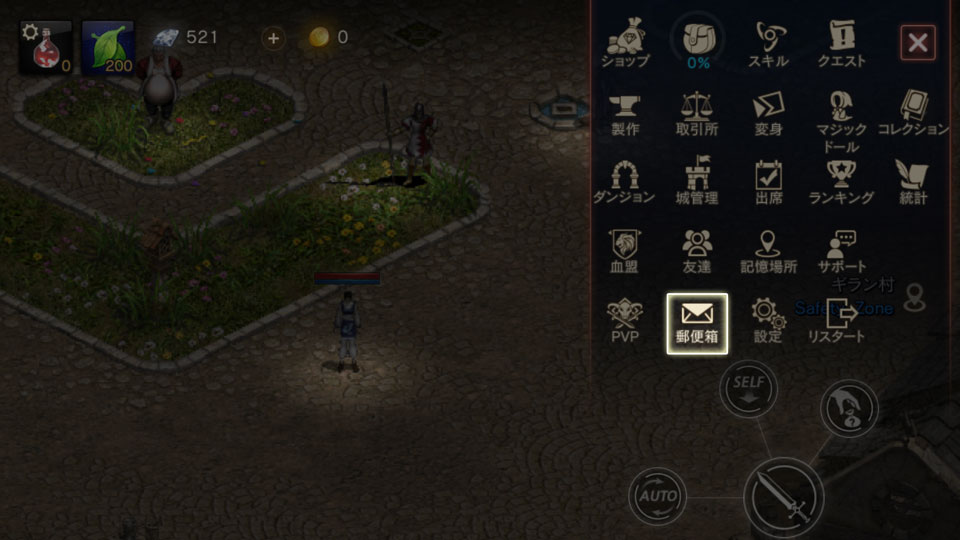Open the ダンジョン dungeon menu
This screenshot has height=540, width=960.
[625, 181]
